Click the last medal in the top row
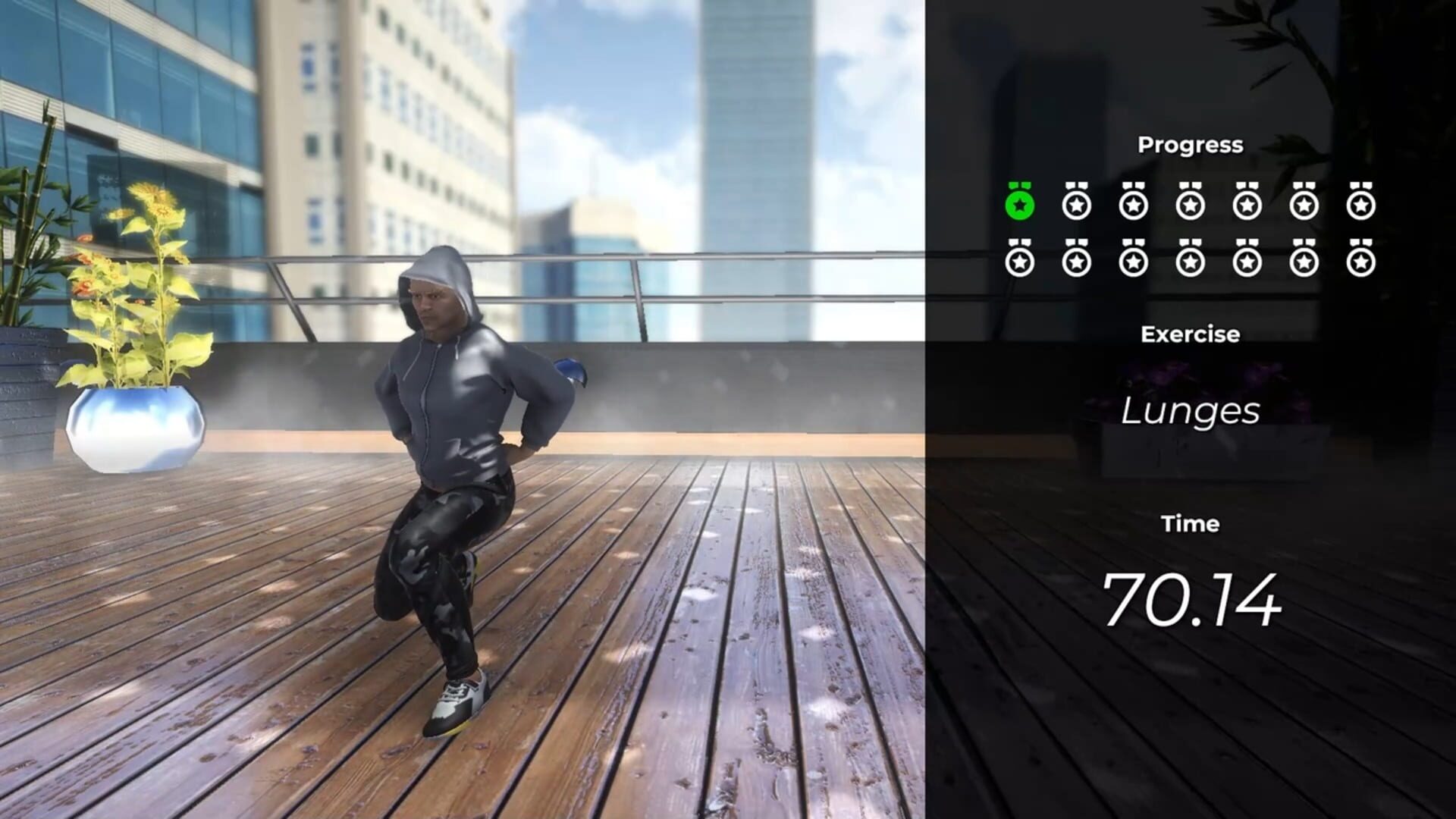1456x819 pixels. pos(1363,205)
